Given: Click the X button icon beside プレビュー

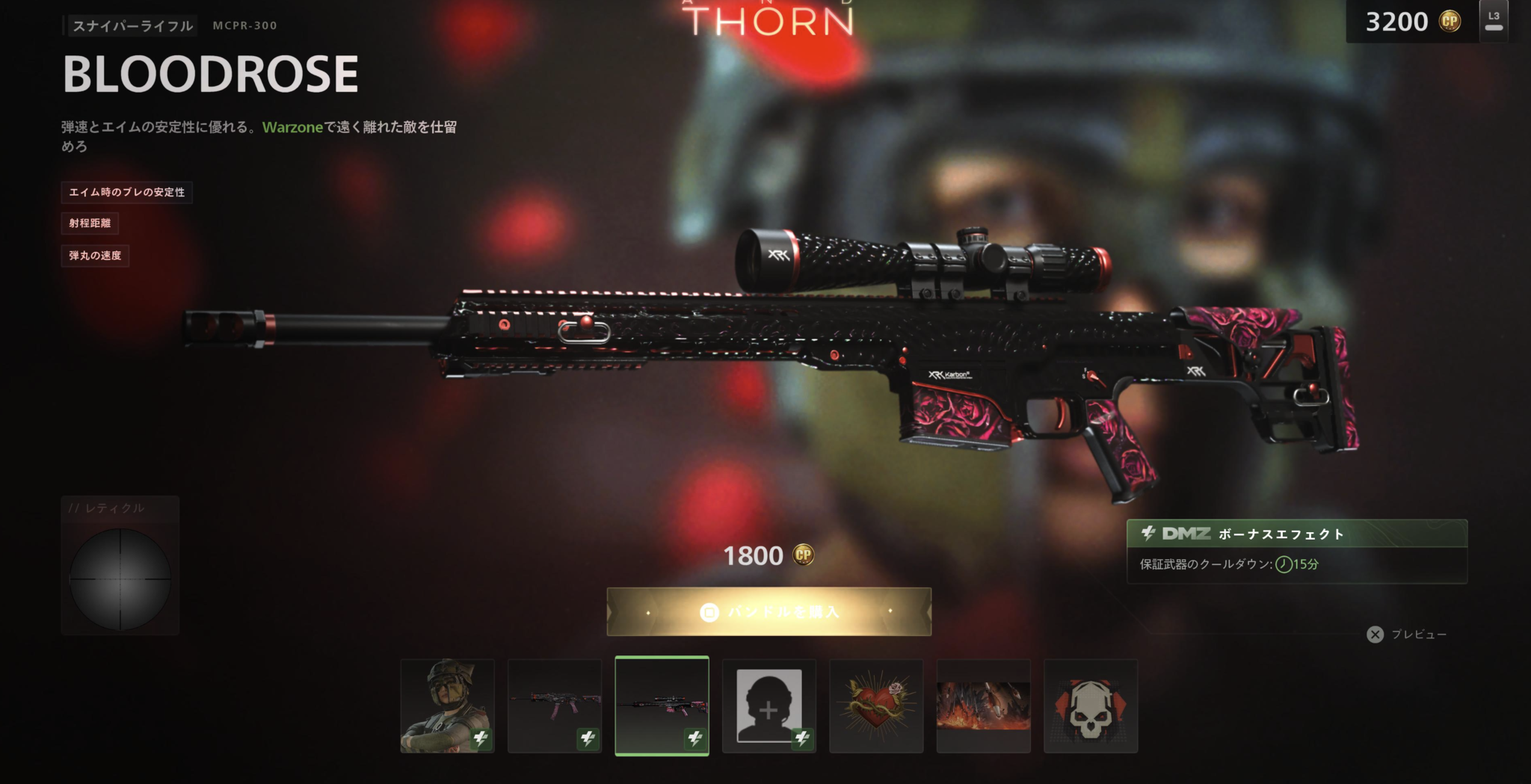Looking at the screenshot, I should coord(1374,635).
